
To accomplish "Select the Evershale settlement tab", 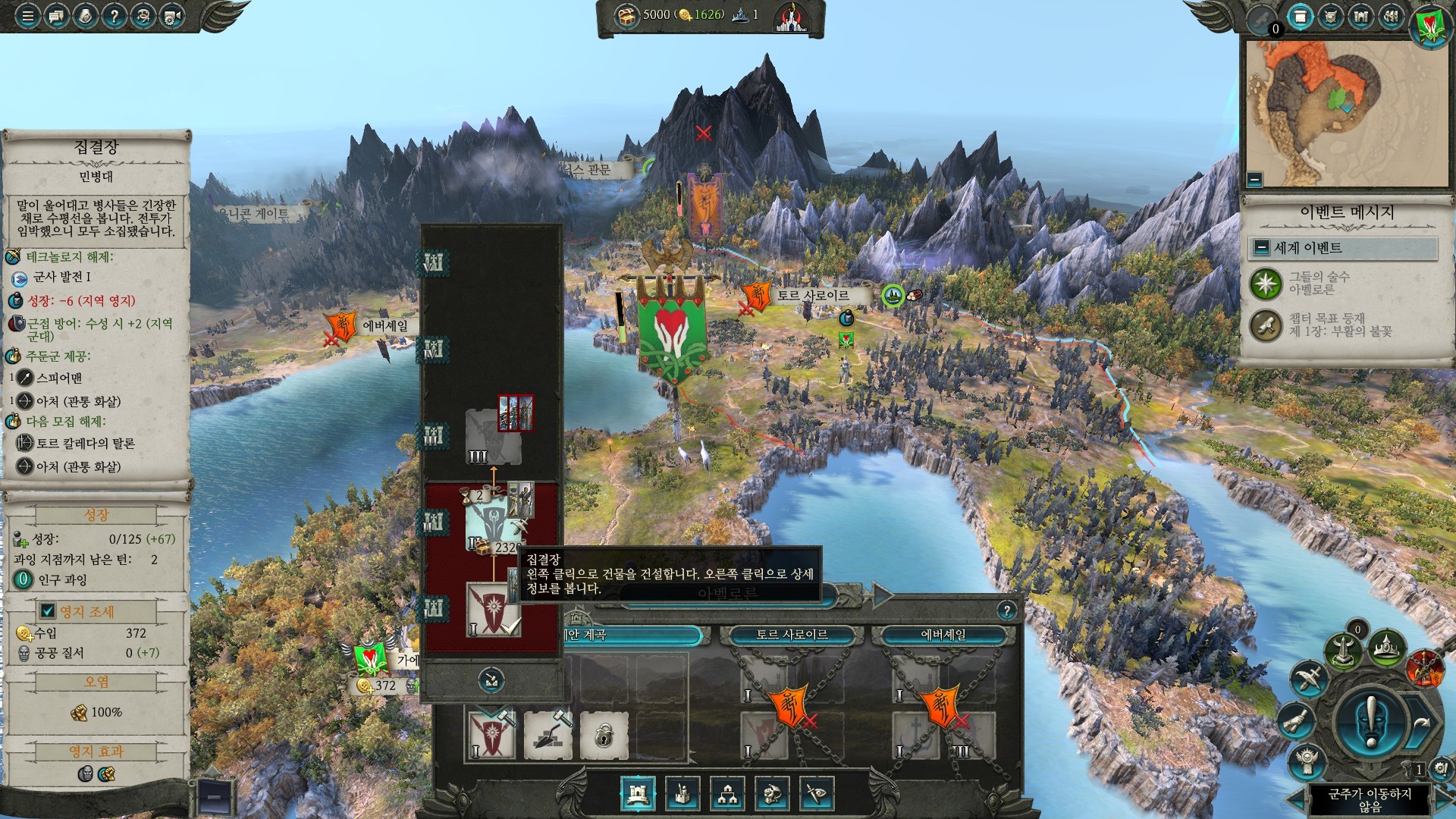I will click(943, 635).
